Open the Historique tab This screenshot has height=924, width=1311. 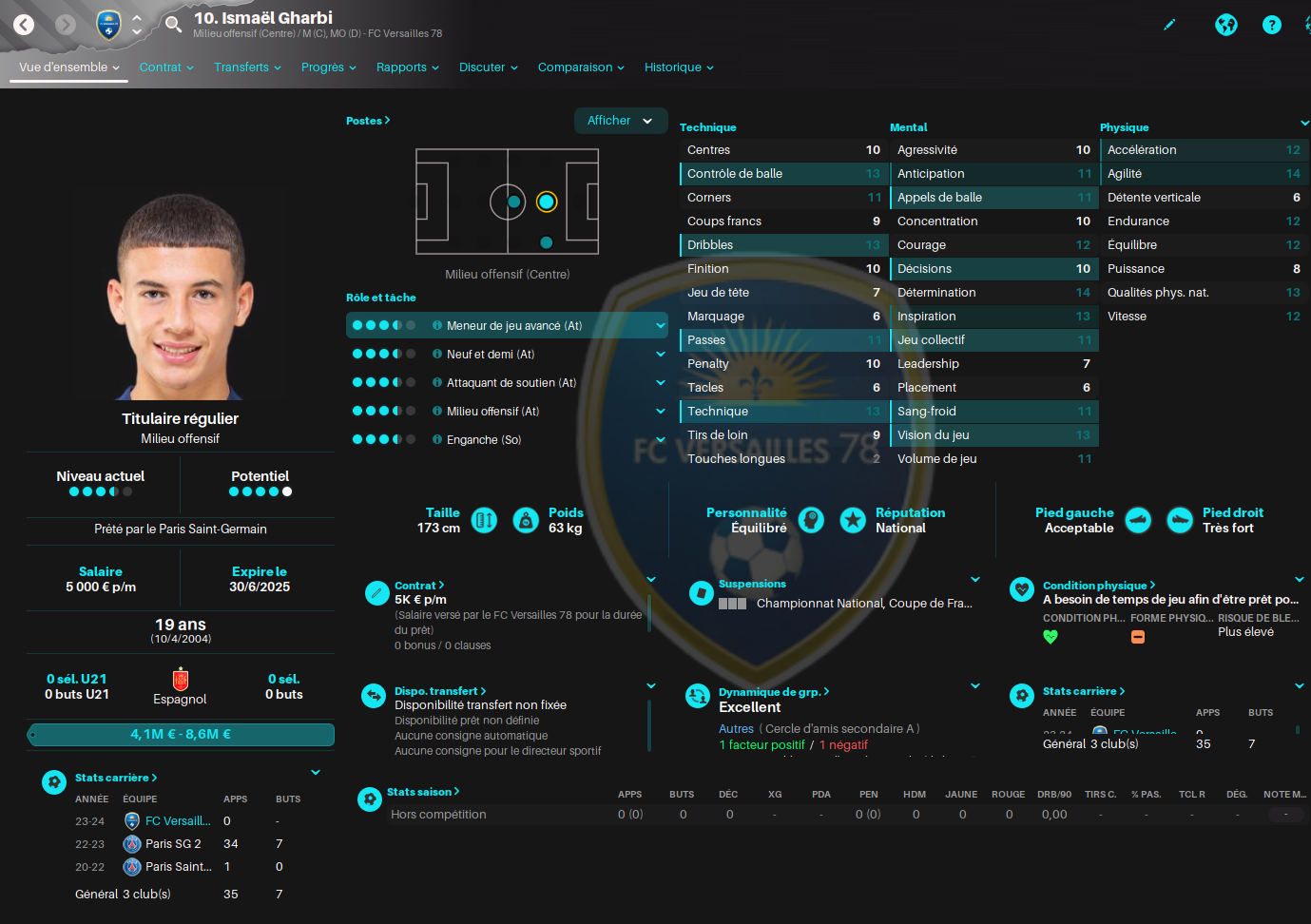679,67
